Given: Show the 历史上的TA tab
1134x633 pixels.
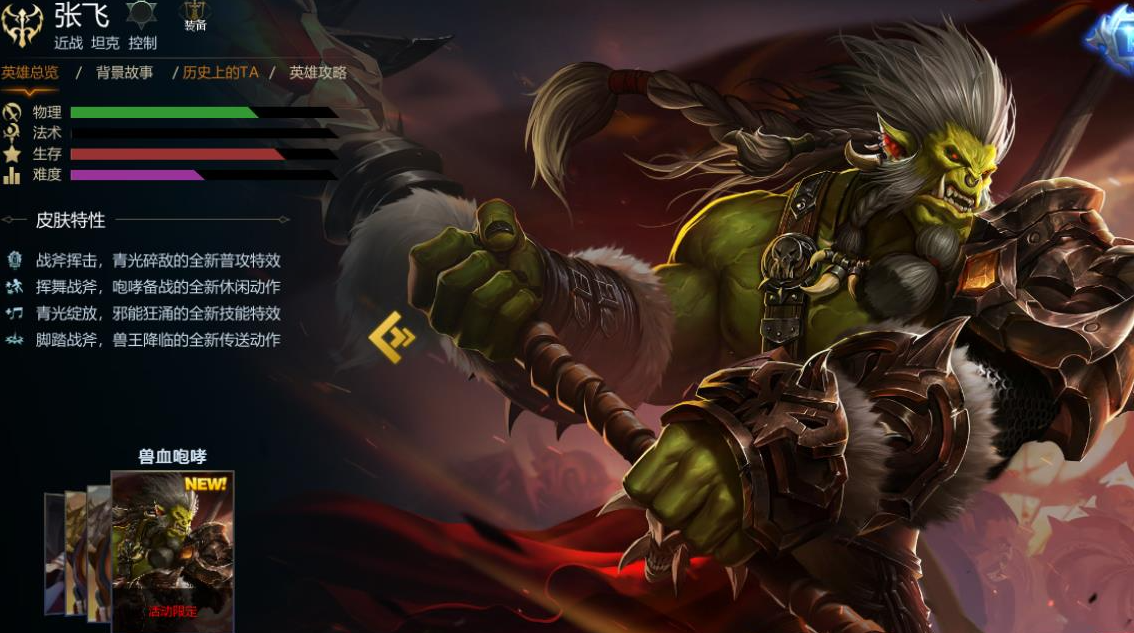Looking at the screenshot, I should coord(220,73).
